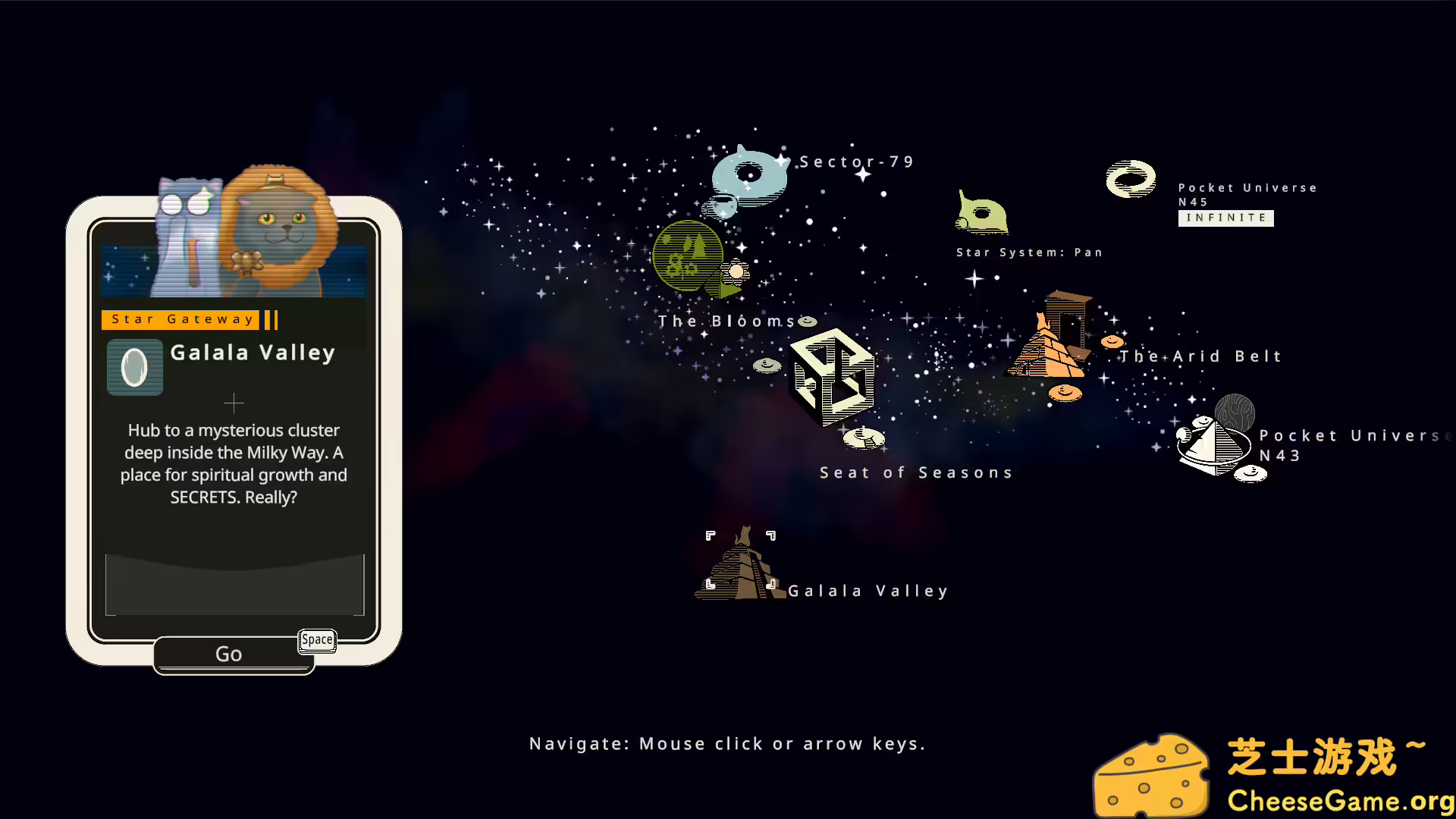Screen dimensions: 1456x819
Task: Click the Star Gateway label
Action: point(181,319)
